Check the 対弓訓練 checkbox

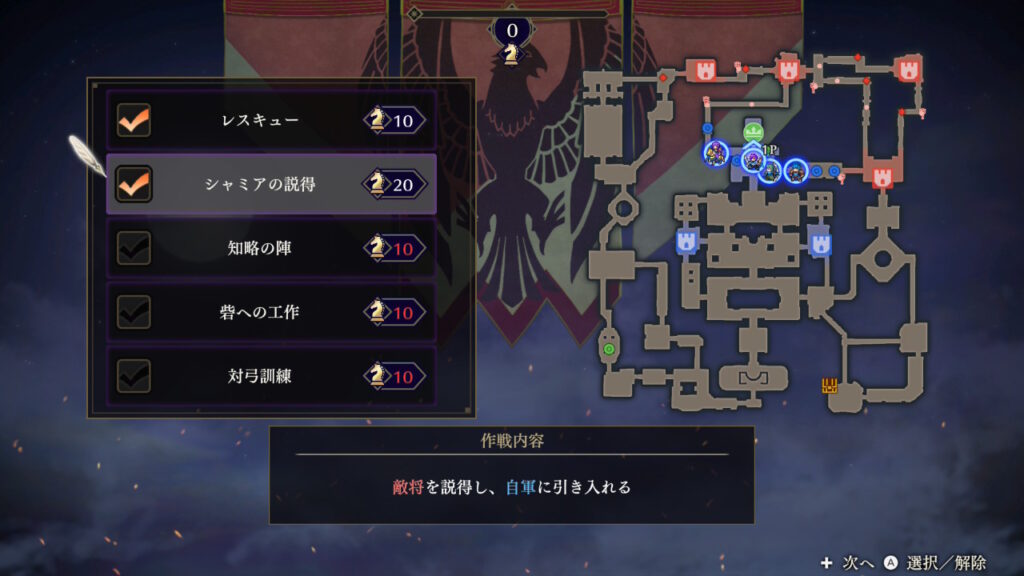coord(134,376)
